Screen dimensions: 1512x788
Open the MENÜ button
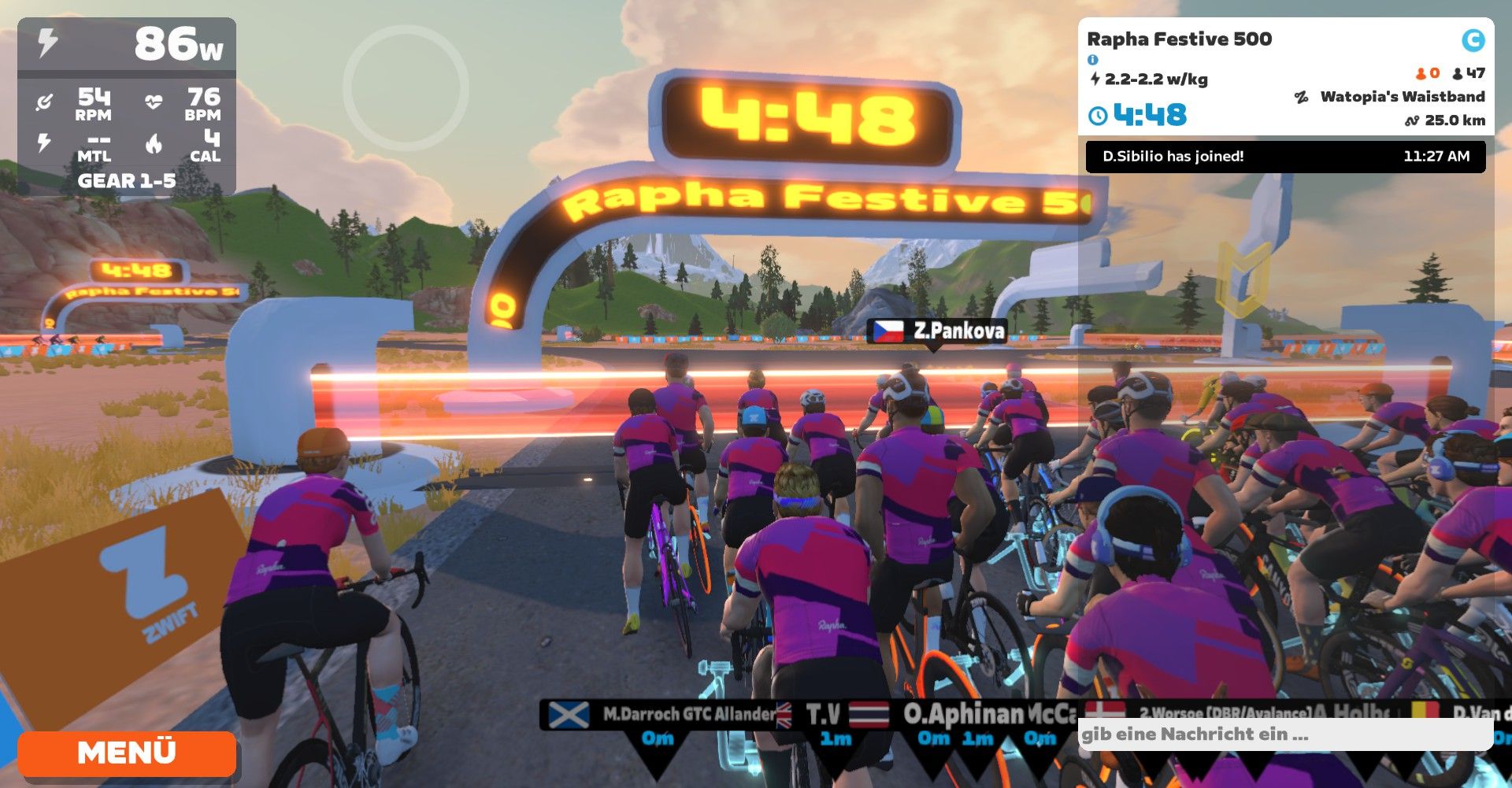(126, 753)
